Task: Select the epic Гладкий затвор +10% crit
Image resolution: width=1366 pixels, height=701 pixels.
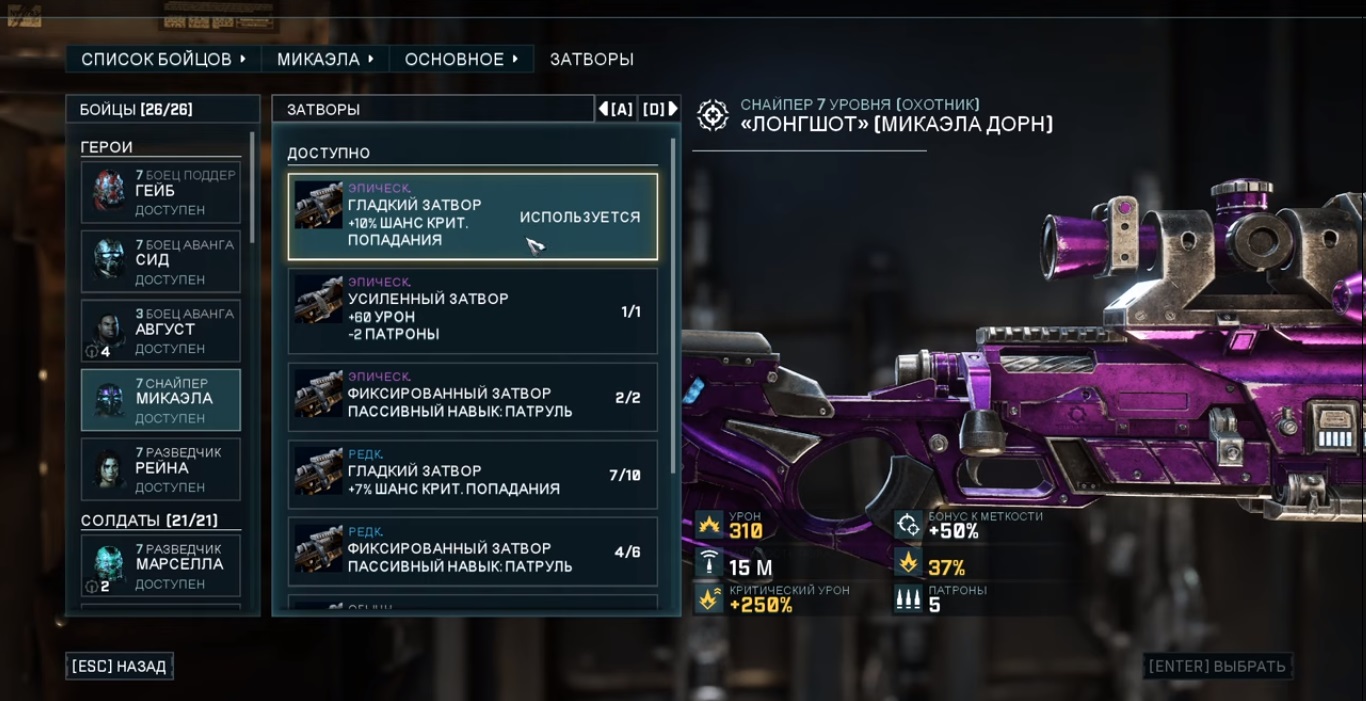Action: pyautogui.click(x=472, y=217)
